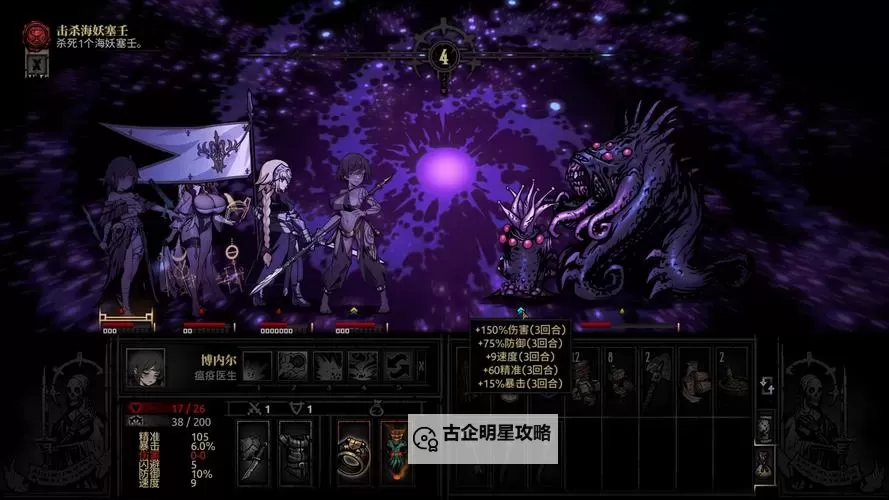
Task: Click the 古企明星攻略 watermark overlay
Action: (x=483, y=438)
